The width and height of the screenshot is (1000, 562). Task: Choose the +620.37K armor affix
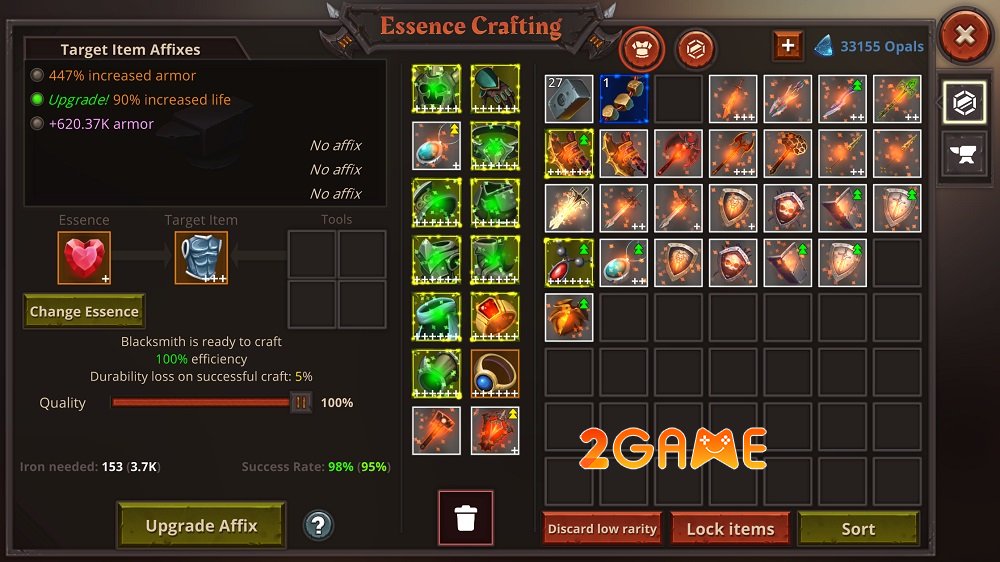coord(101,124)
